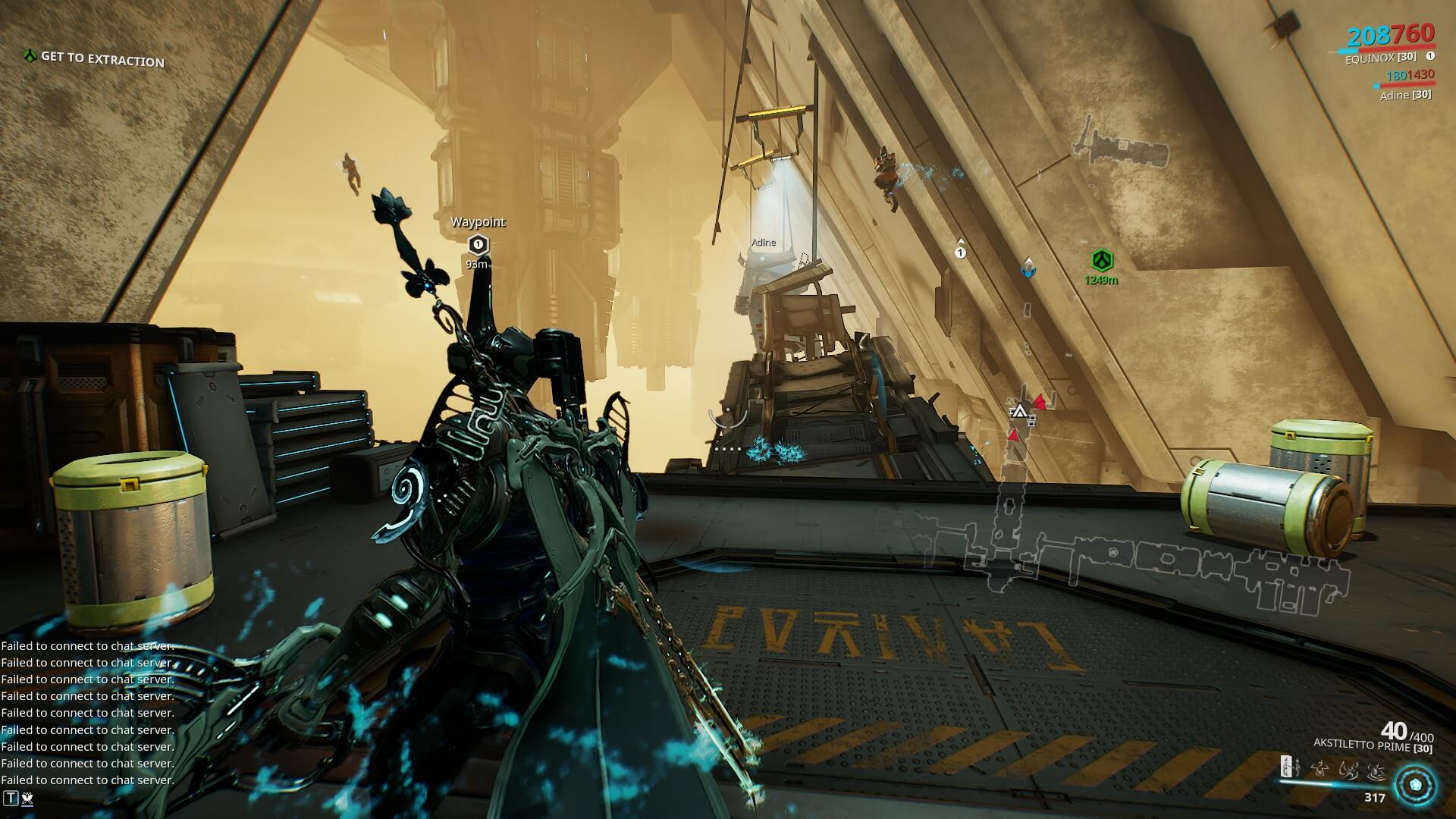Click the glowing blue focus ability circle

coord(1414,783)
